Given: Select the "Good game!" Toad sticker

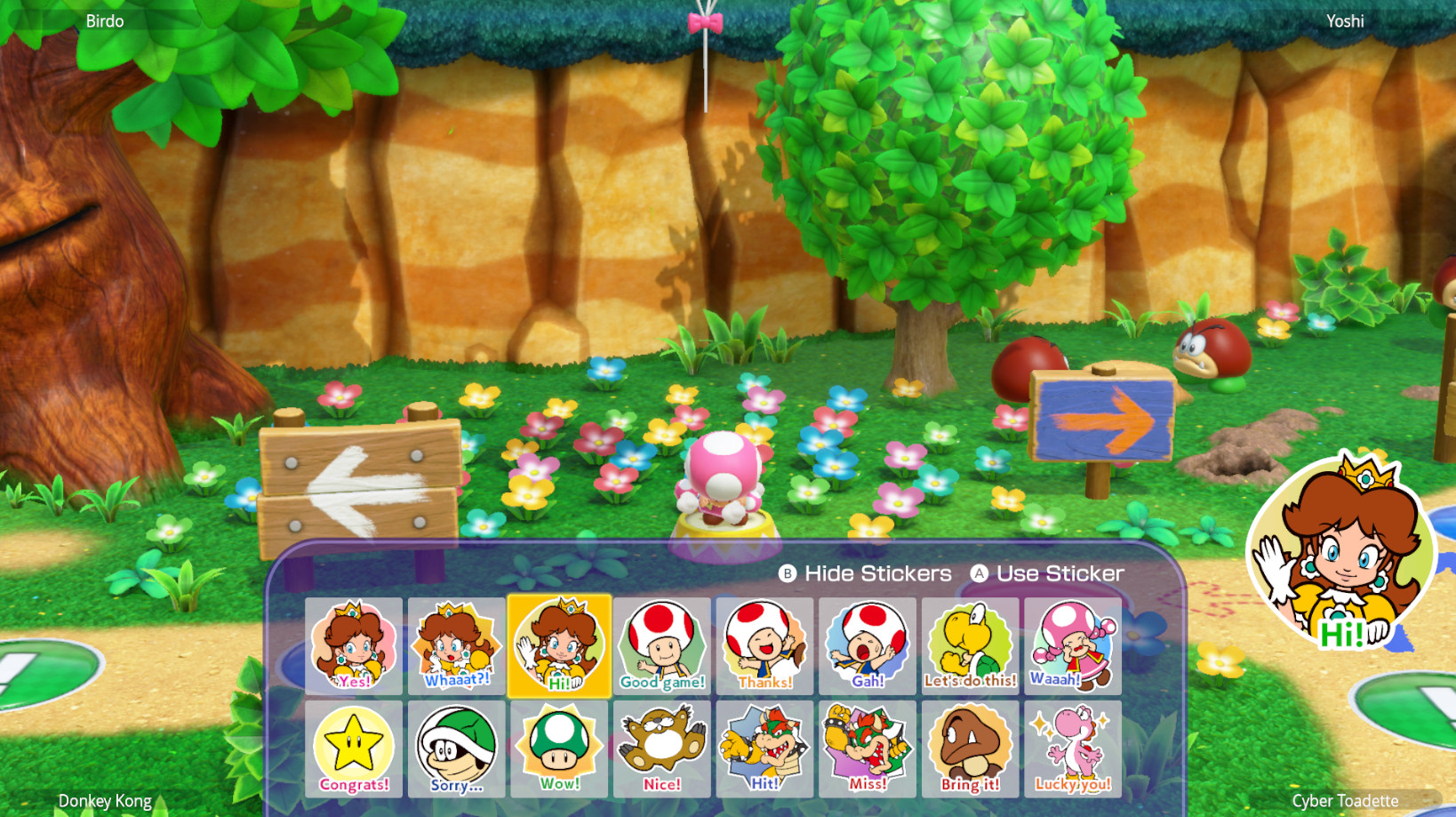Looking at the screenshot, I should tap(662, 646).
